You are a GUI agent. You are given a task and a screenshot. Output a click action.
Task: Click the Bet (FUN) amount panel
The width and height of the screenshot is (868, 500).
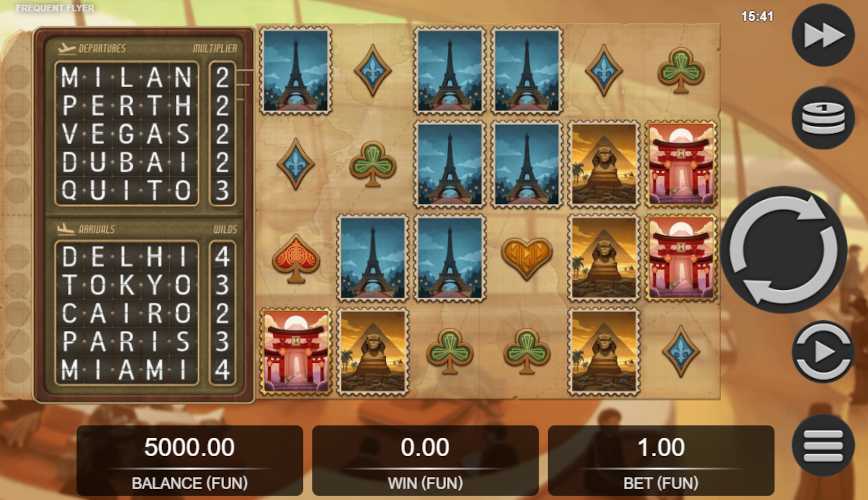click(660, 460)
